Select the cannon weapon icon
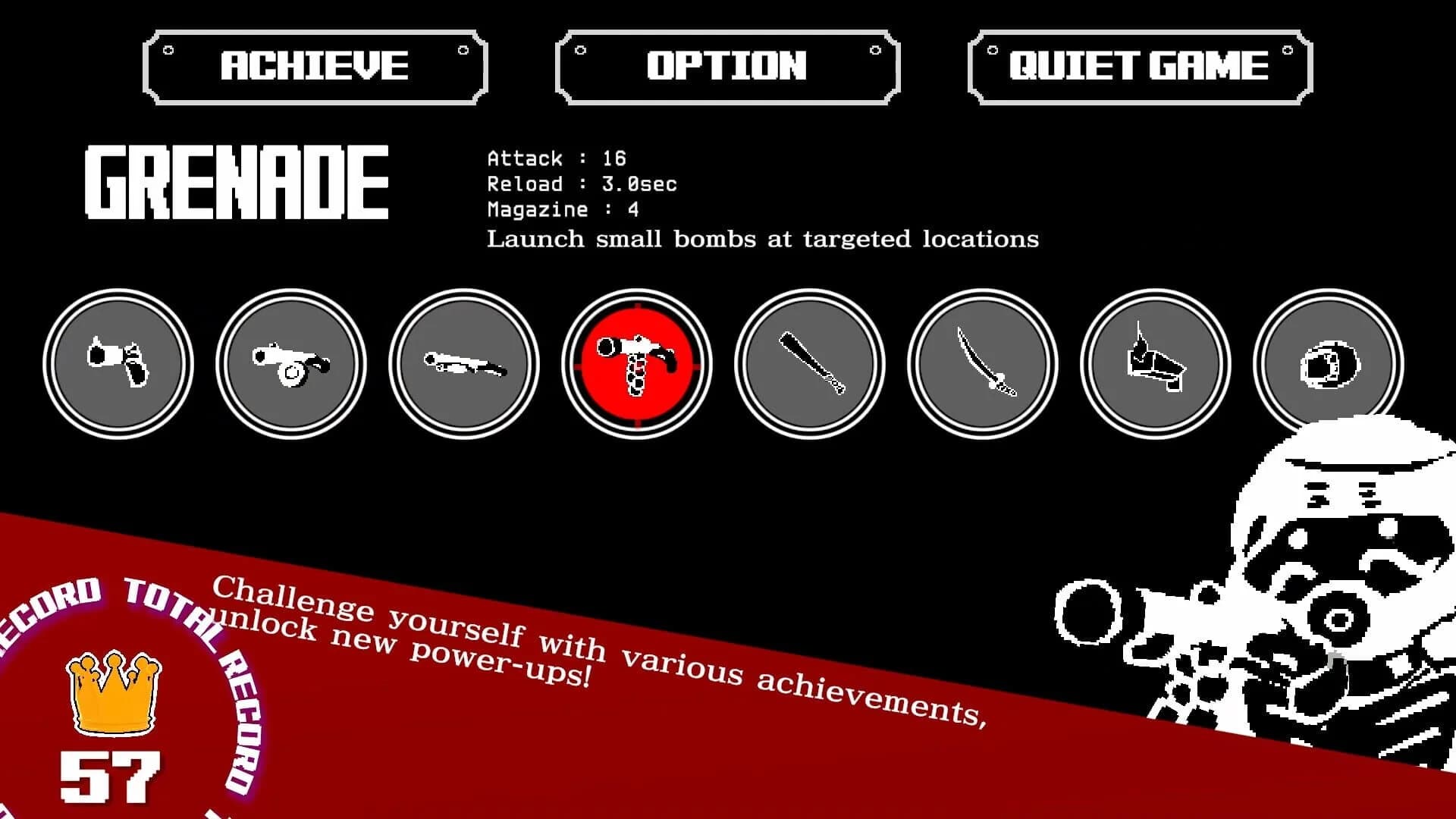The height and width of the screenshot is (819, 1456). 292,364
